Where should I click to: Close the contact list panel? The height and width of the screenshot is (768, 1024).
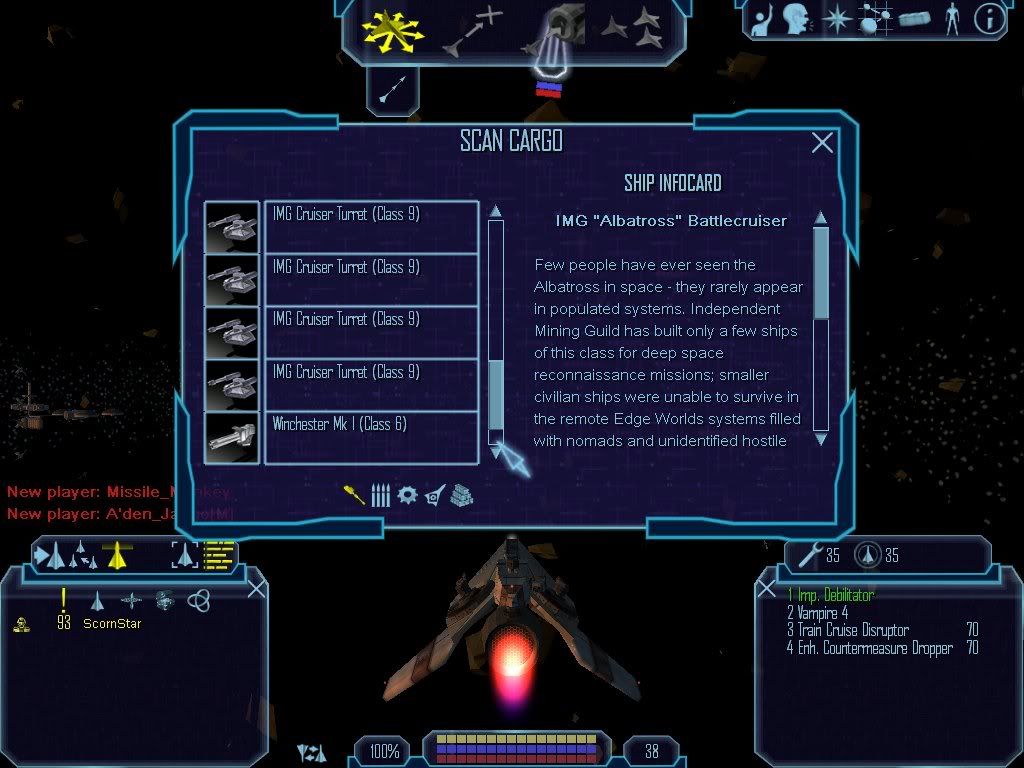coord(256,588)
